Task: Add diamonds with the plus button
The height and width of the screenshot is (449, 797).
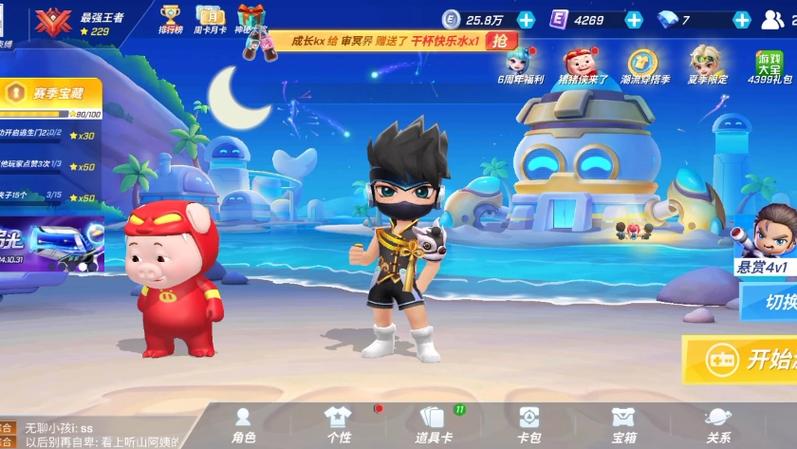Action: (x=741, y=20)
